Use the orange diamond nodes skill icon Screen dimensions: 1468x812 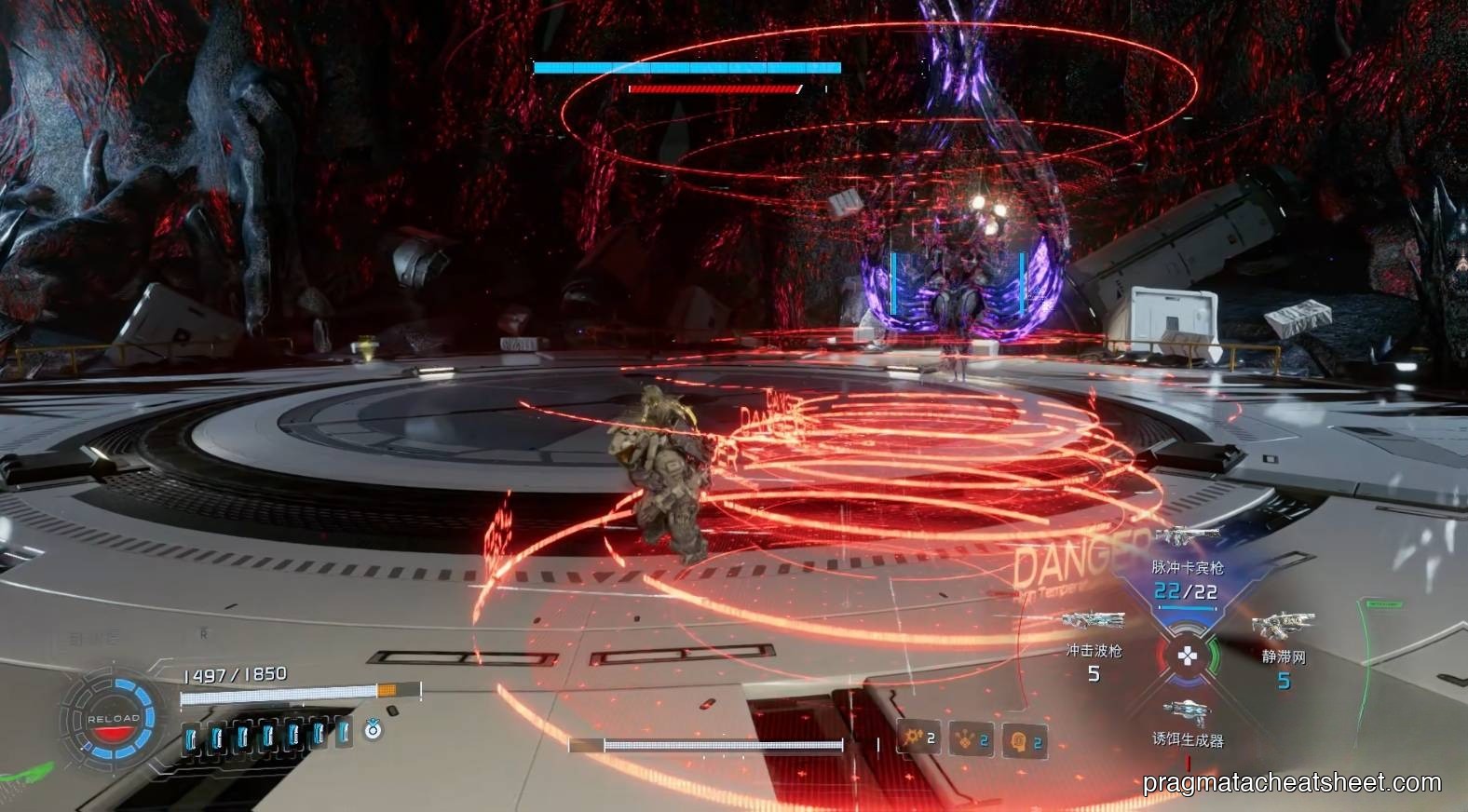click(970, 741)
